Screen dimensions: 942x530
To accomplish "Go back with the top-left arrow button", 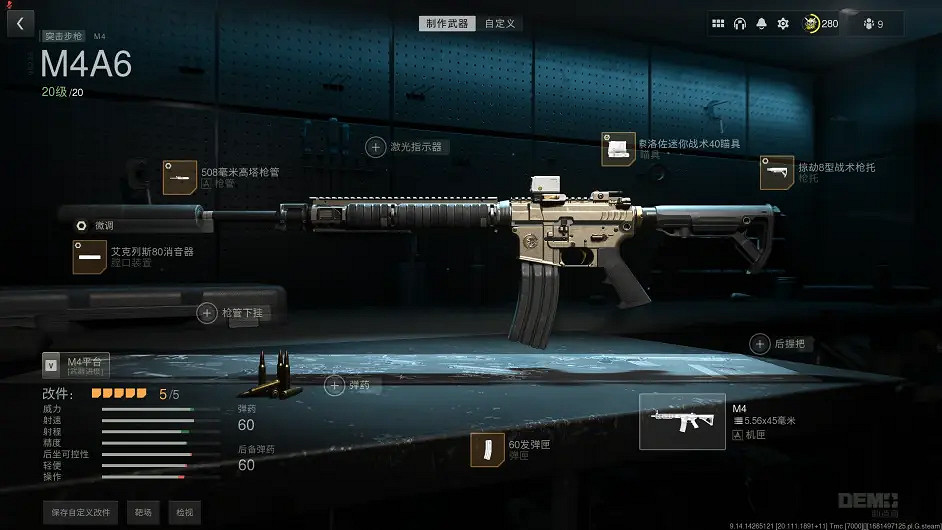I will click(x=20, y=23).
